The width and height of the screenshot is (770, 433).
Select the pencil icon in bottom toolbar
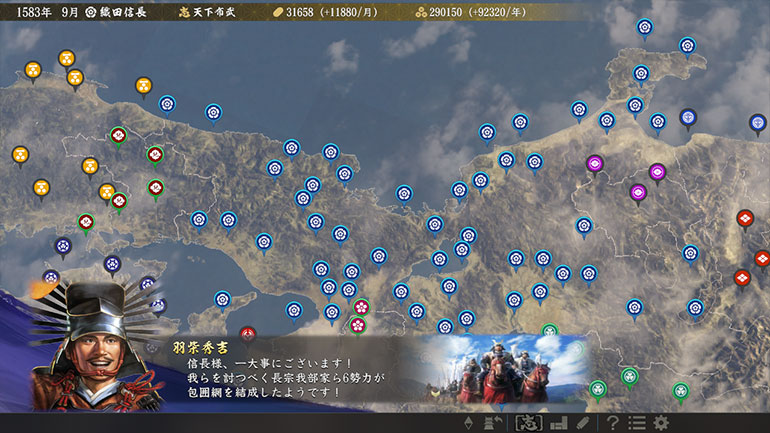[x=583, y=422]
